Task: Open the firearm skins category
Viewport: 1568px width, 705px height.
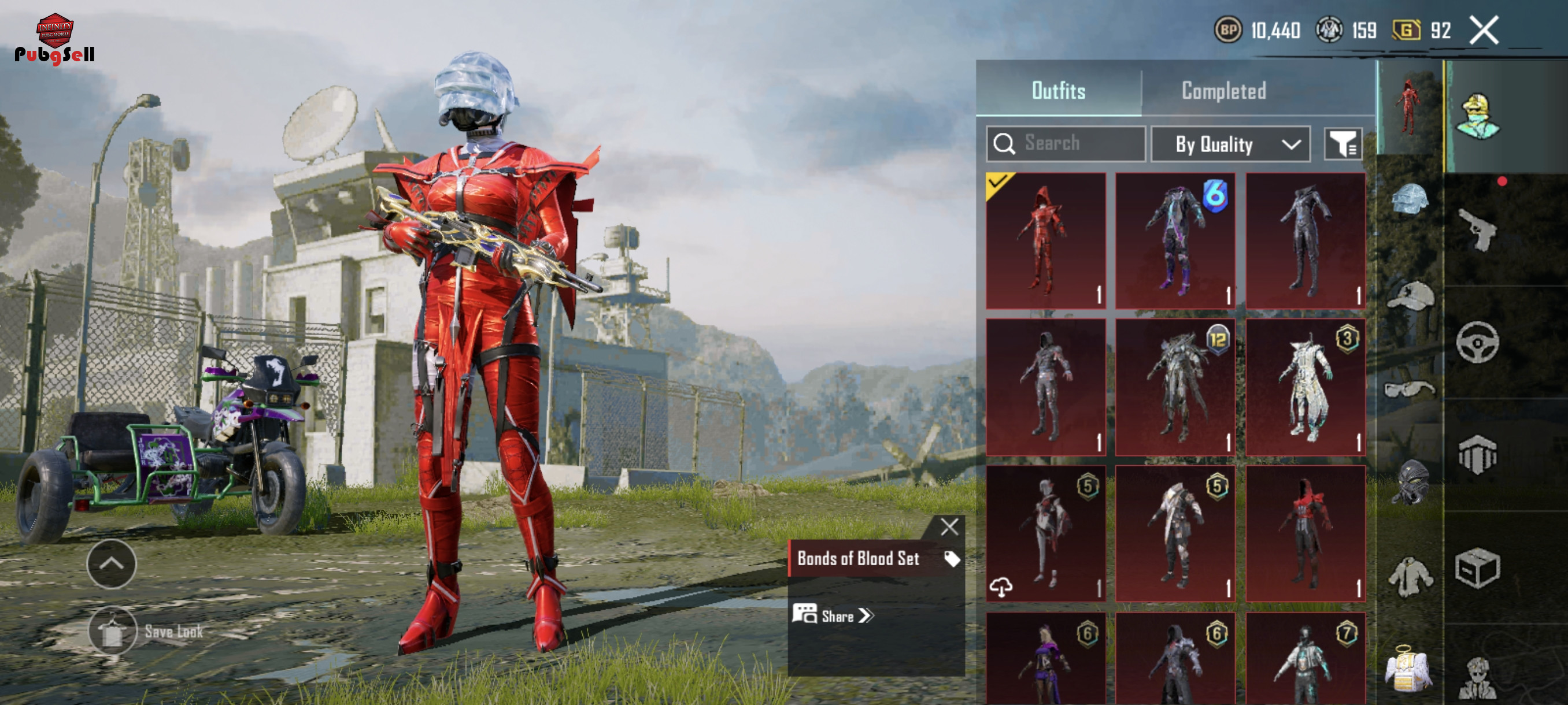Action: [x=1477, y=229]
